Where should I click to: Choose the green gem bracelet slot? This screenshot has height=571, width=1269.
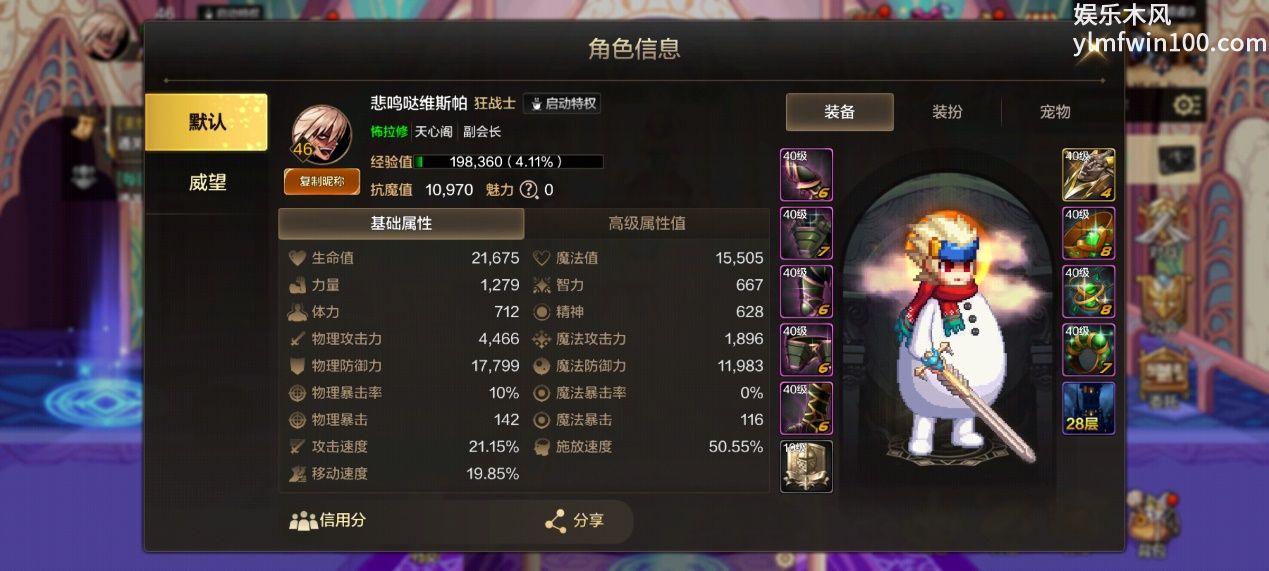1088,233
